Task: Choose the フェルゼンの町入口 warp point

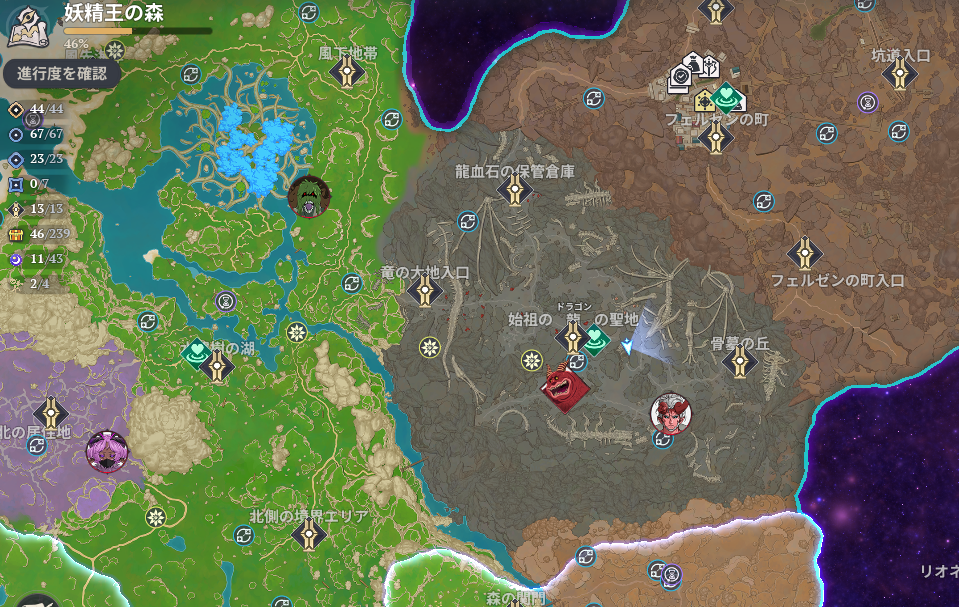Action: pos(805,254)
